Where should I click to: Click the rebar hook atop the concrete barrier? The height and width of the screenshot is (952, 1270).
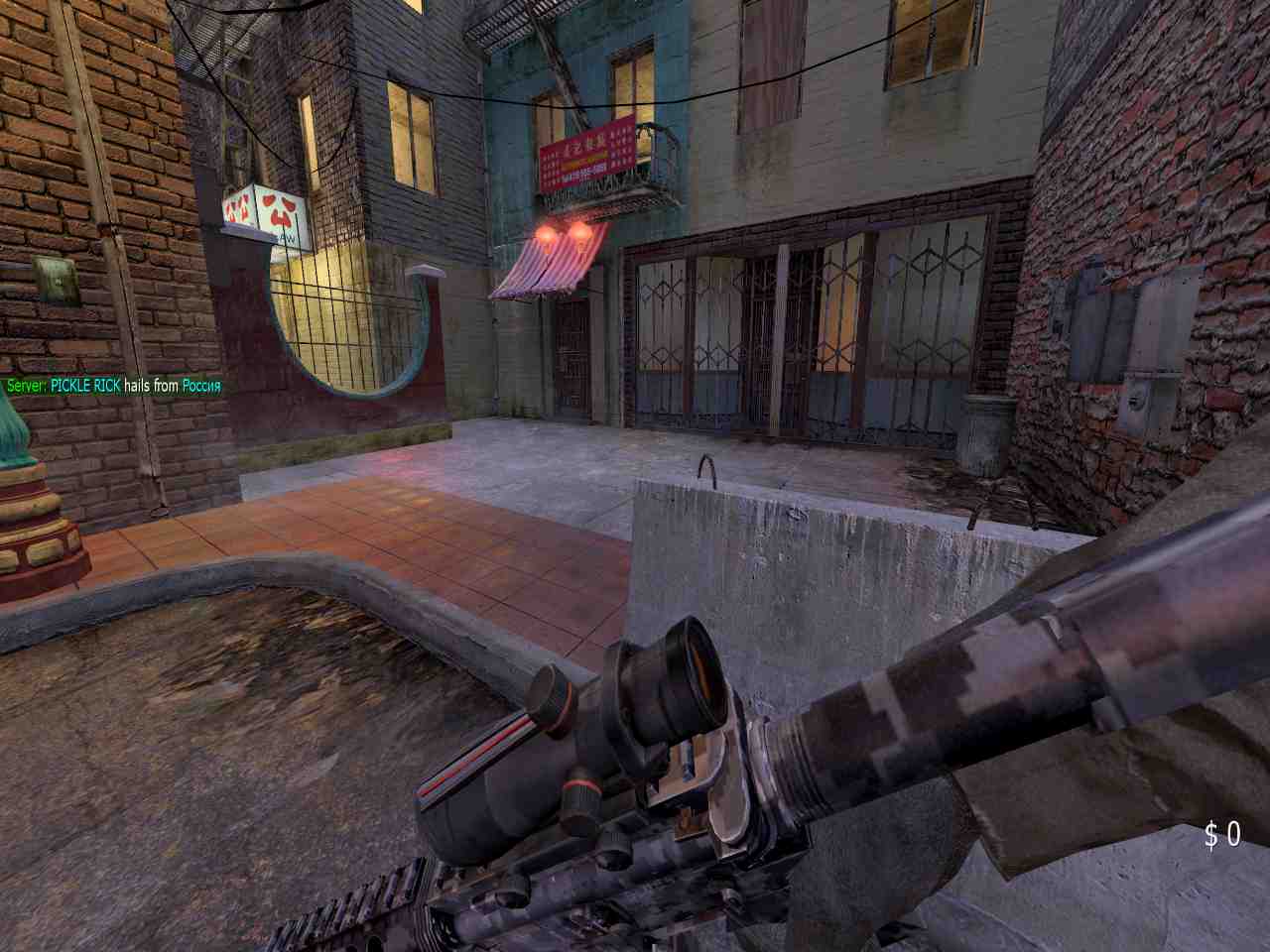(706, 466)
